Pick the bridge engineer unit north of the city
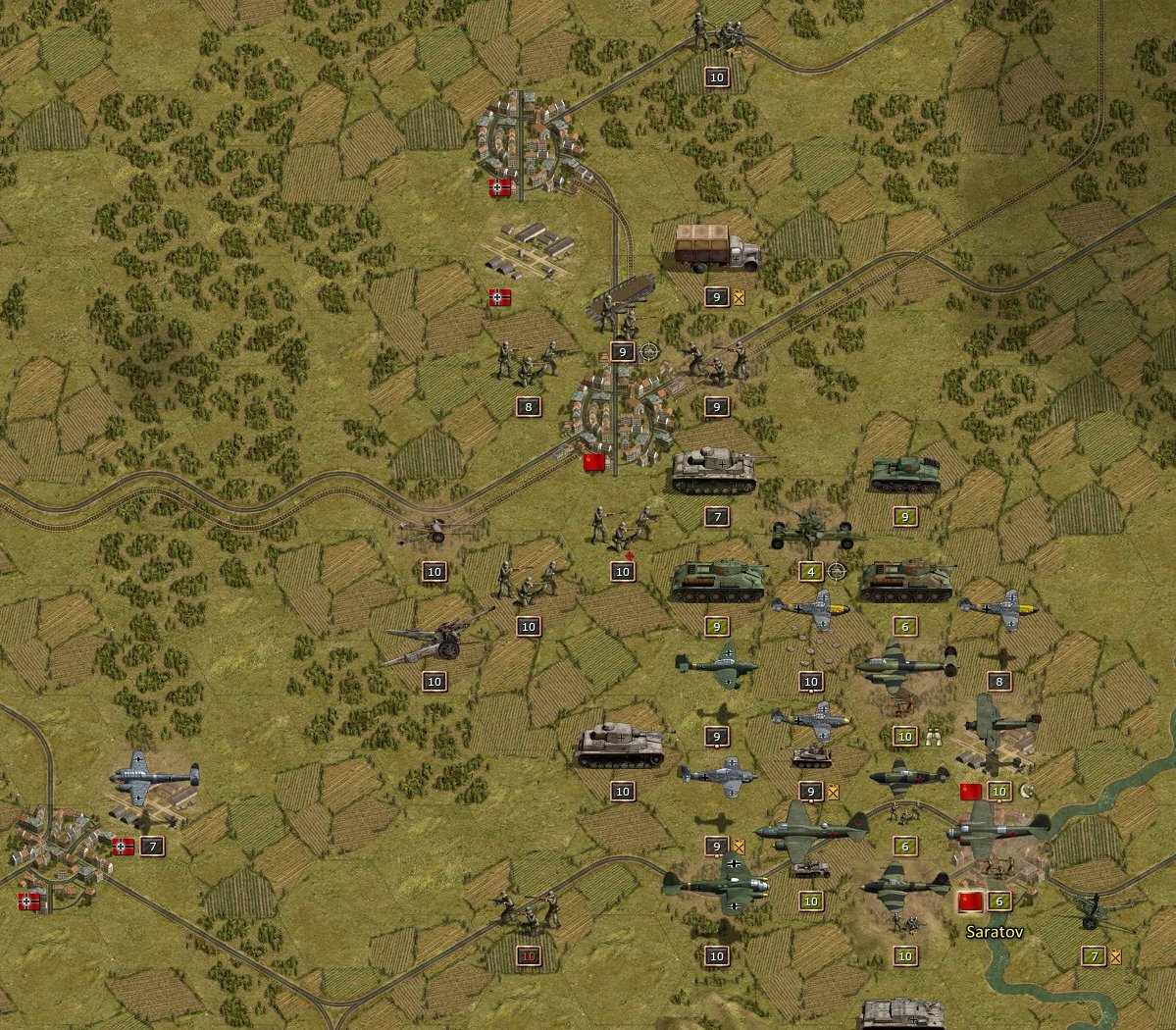The height and width of the screenshot is (1030, 1176). [x=620, y=306]
